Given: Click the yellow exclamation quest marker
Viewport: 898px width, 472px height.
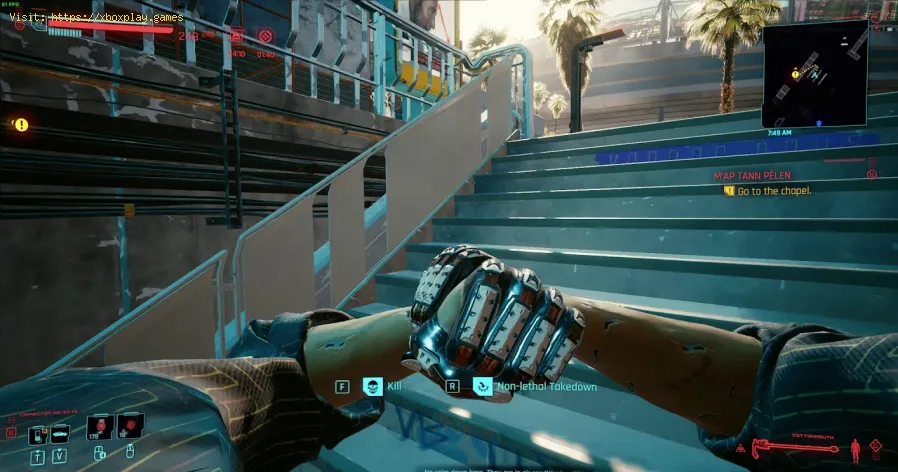Looking at the screenshot, I should pyautogui.click(x=21, y=125).
